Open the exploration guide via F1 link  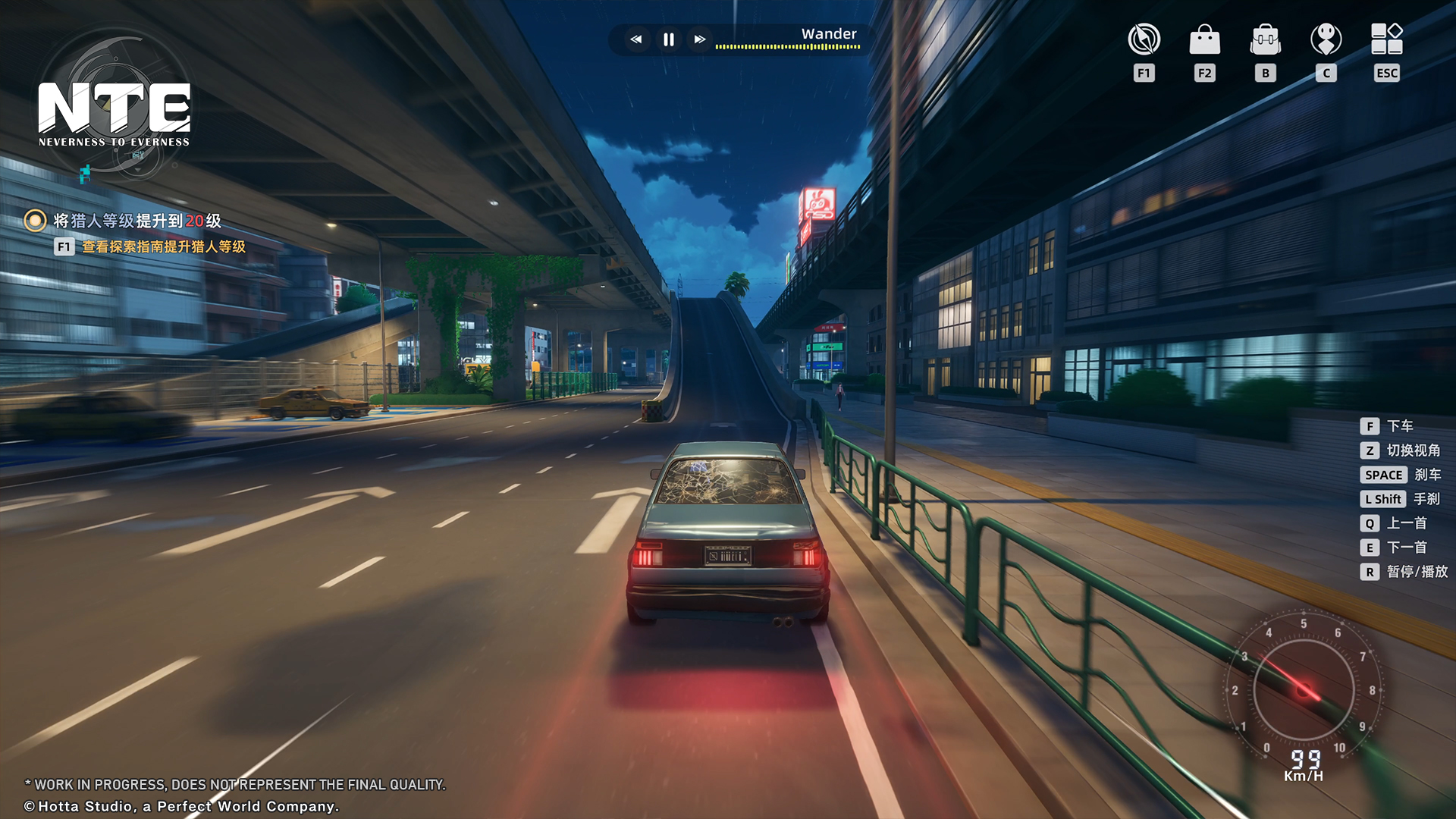(x=163, y=246)
